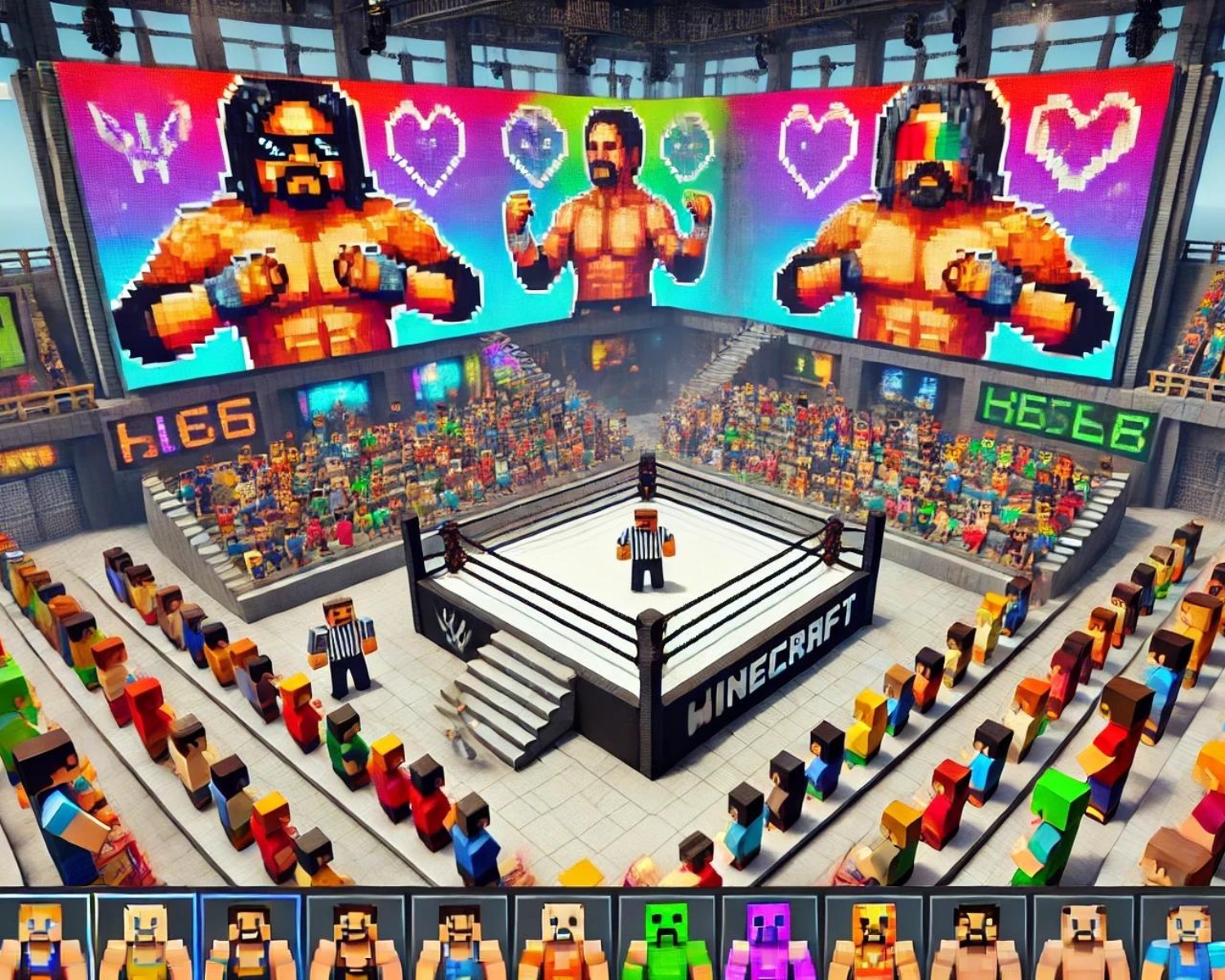Select the wrestler wearing a light-blue shirt

[1182, 939]
